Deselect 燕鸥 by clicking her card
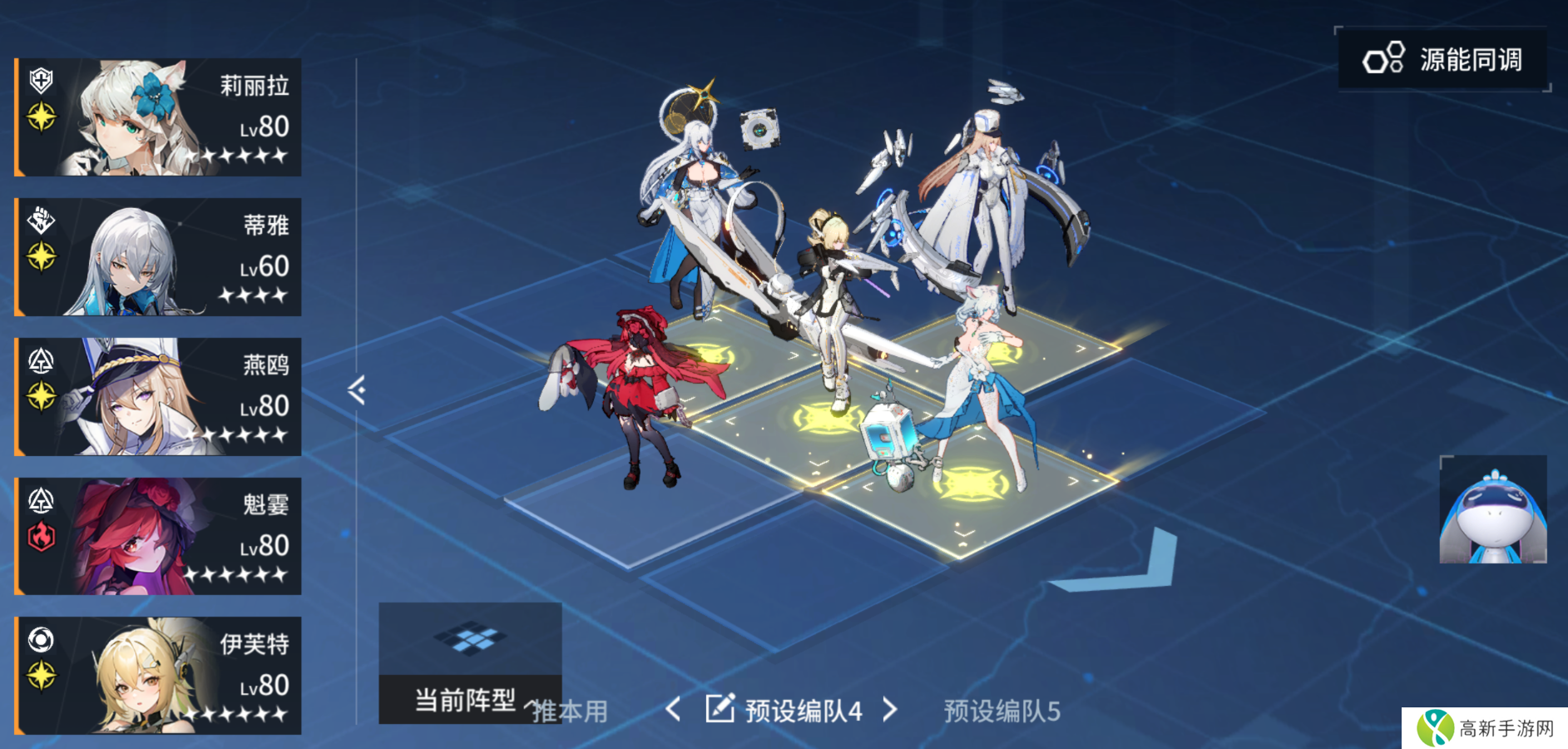 click(157, 396)
